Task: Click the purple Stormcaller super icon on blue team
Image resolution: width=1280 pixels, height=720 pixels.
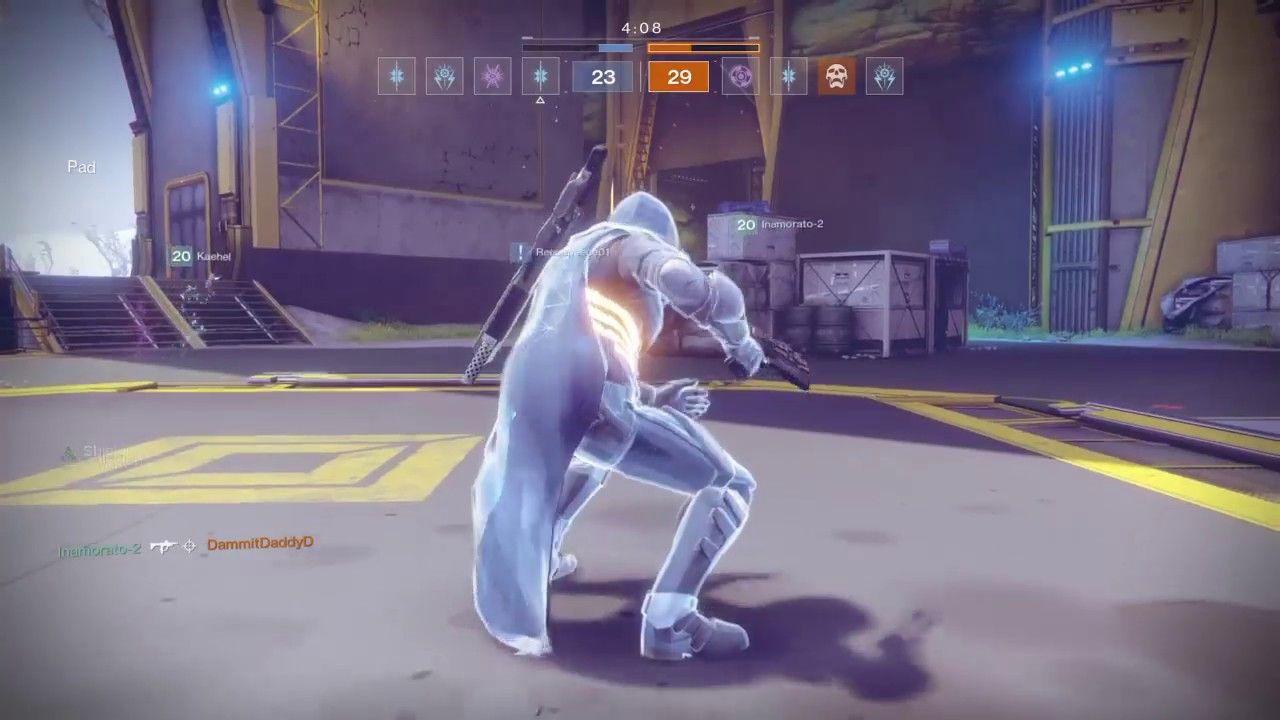Action: tap(491, 77)
